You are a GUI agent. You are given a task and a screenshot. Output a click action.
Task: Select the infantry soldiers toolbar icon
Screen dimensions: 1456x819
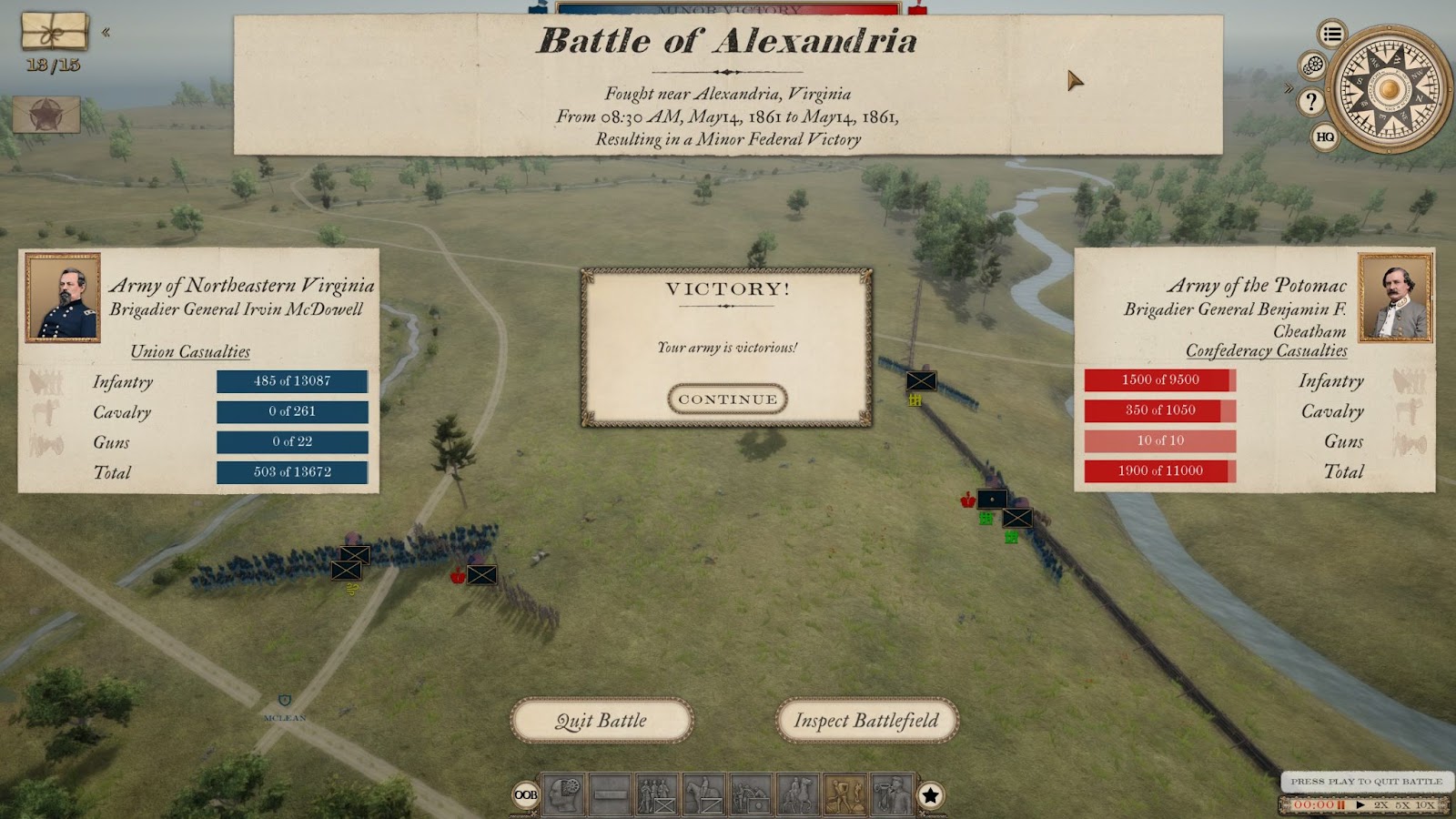click(x=657, y=795)
